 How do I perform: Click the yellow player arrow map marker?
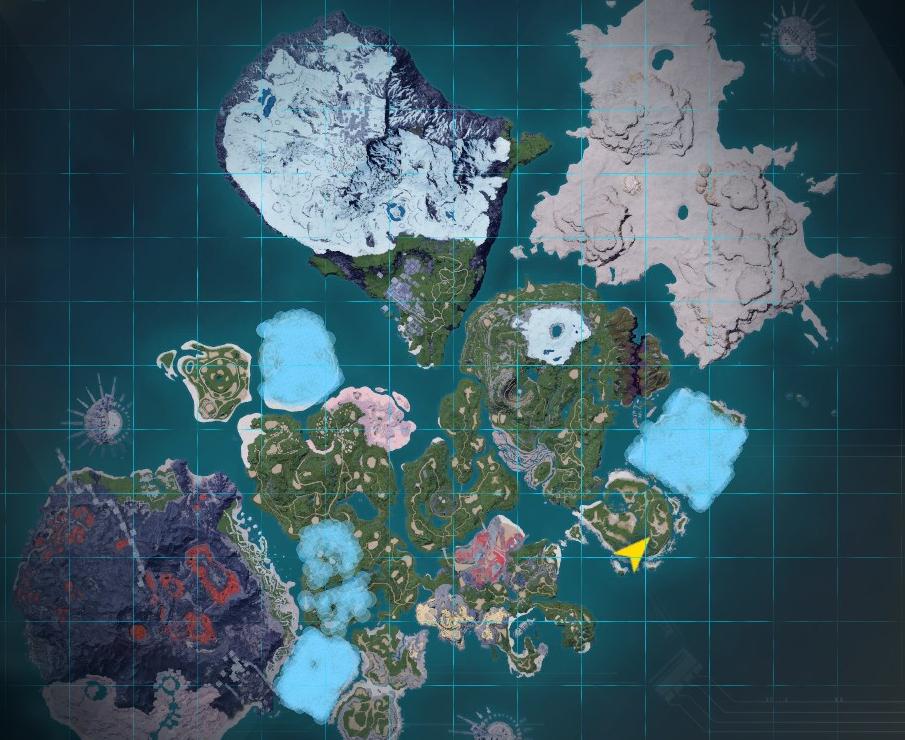(x=633, y=551)
